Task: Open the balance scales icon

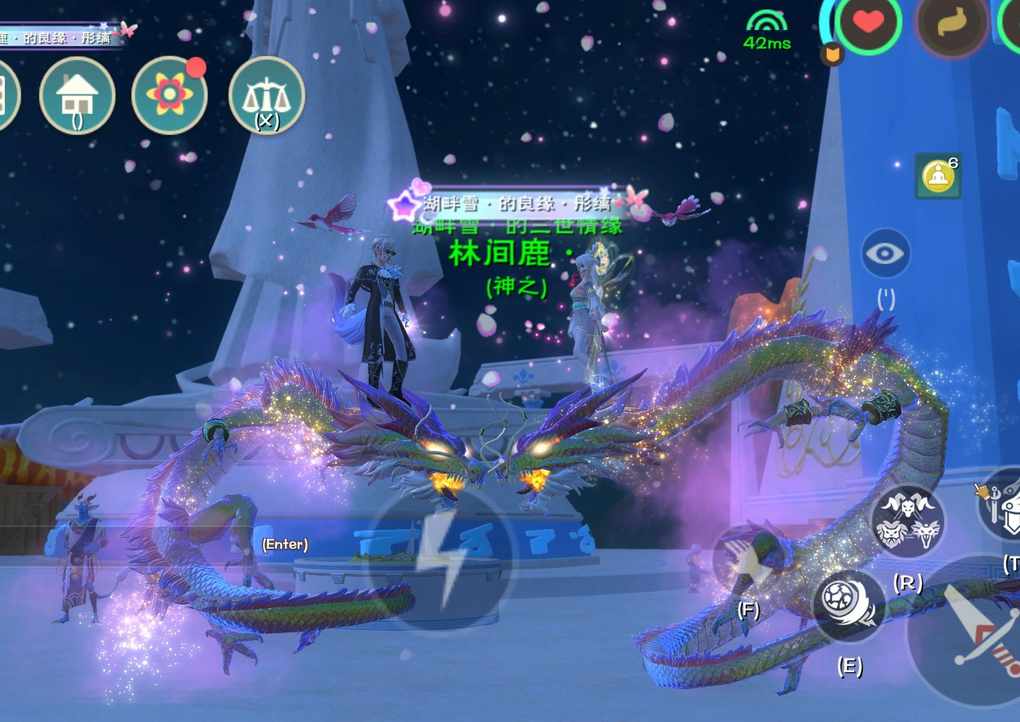Action: [x=266, y=95]
